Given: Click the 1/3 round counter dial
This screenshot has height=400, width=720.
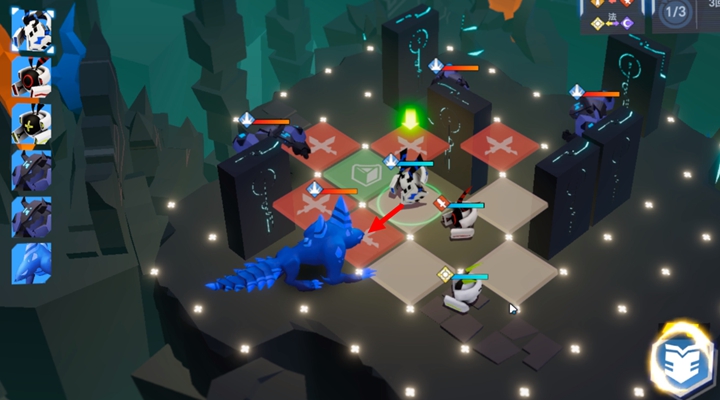Looking at the screenshot, I should [675, 14].
